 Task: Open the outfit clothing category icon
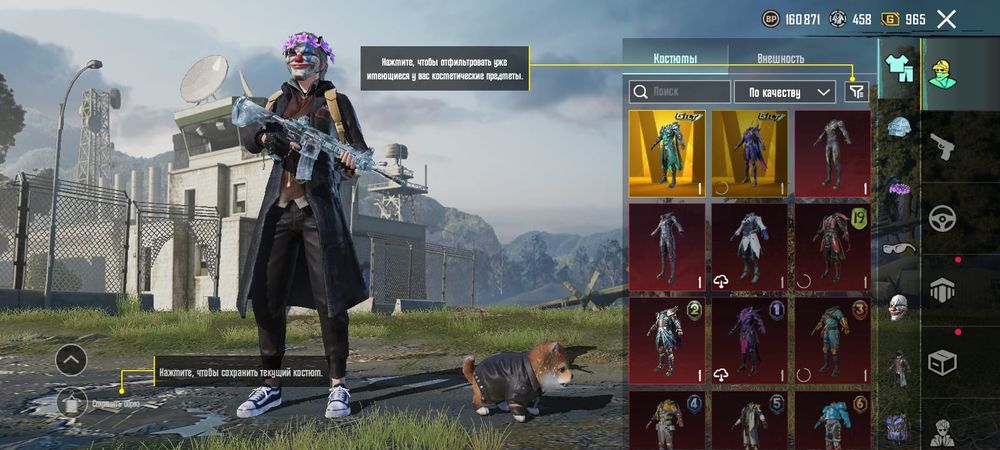(898, 67)
